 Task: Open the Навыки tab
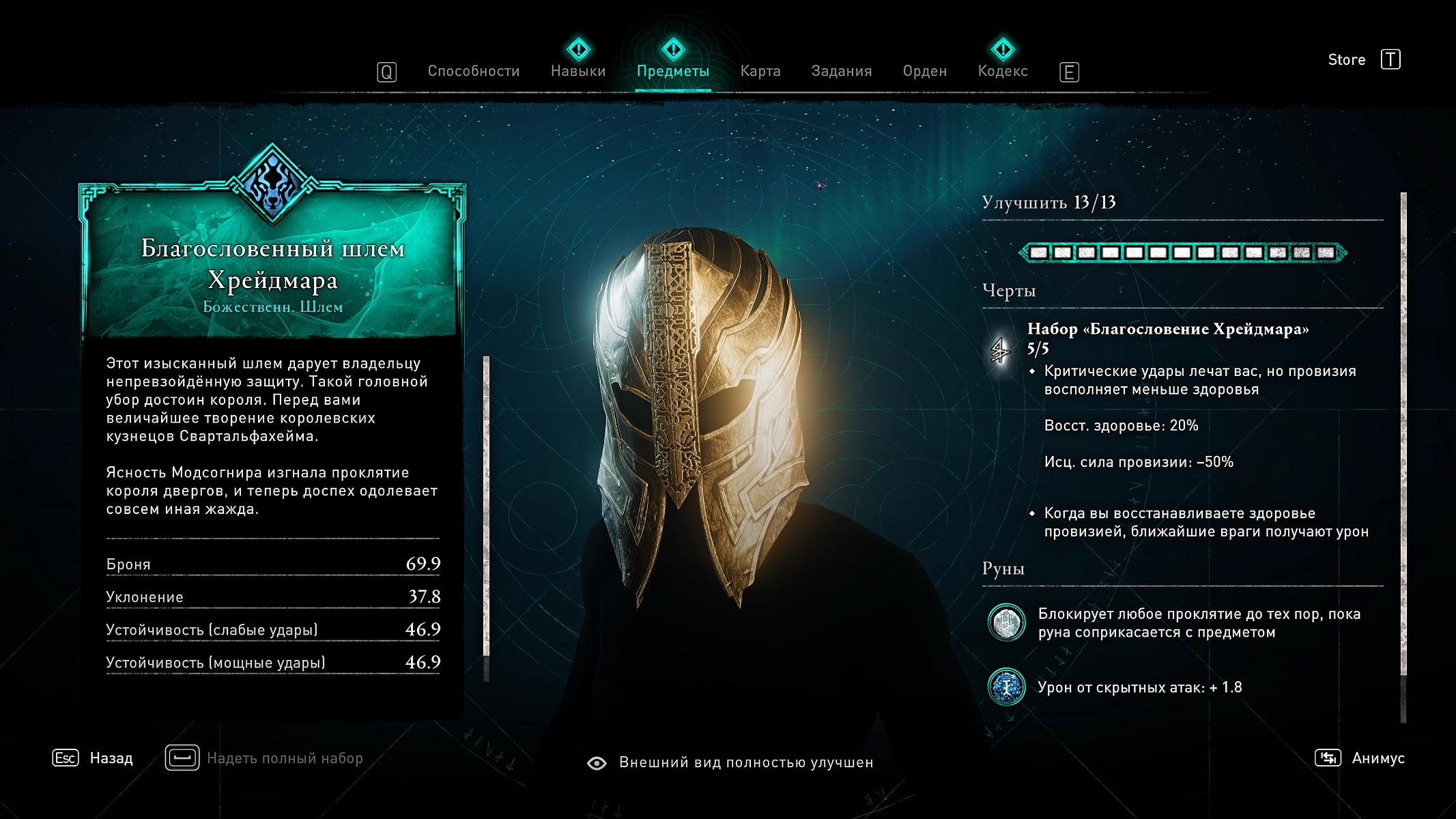(x=578, y=71)
